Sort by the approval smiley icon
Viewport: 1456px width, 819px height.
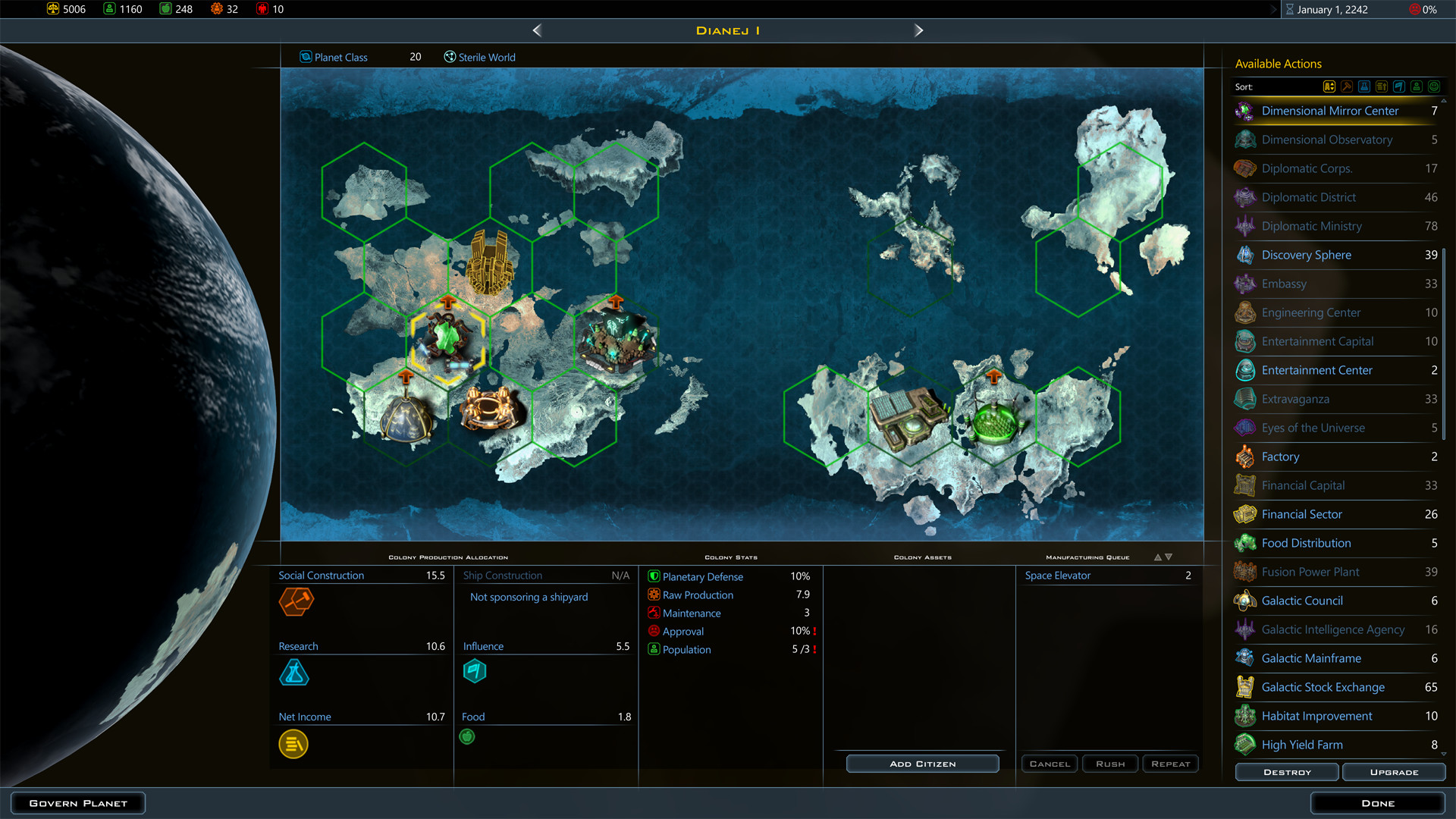pos(1433,86)
